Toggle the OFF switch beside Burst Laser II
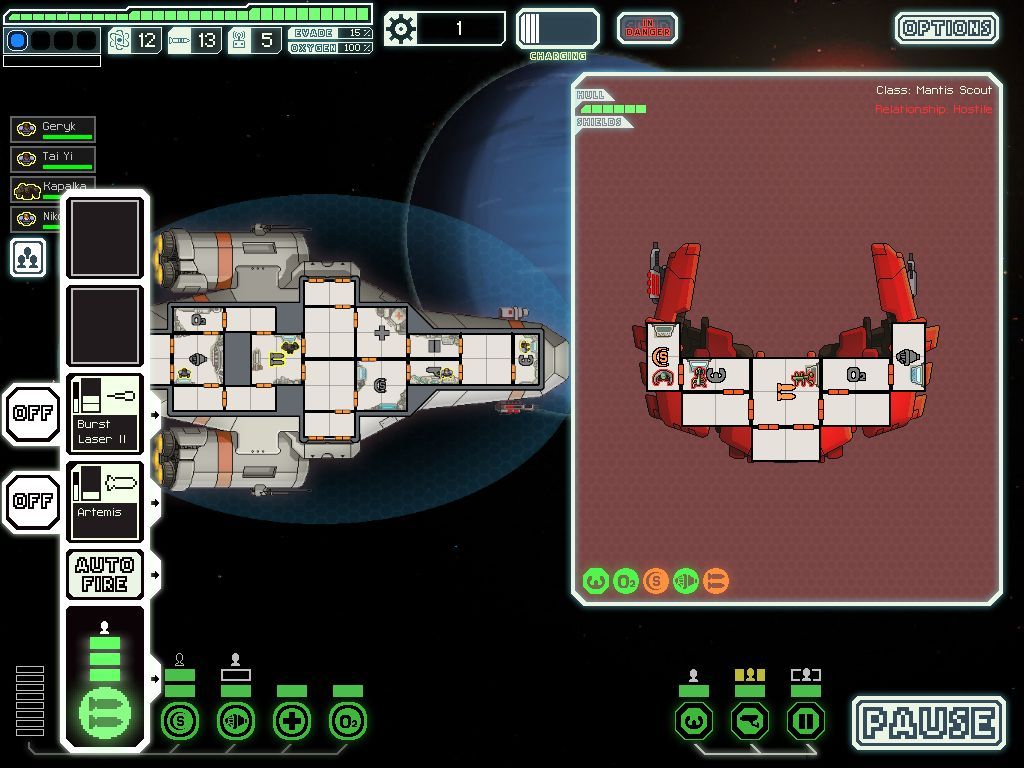Screen dimensions: 1024x768 [32, 412]
